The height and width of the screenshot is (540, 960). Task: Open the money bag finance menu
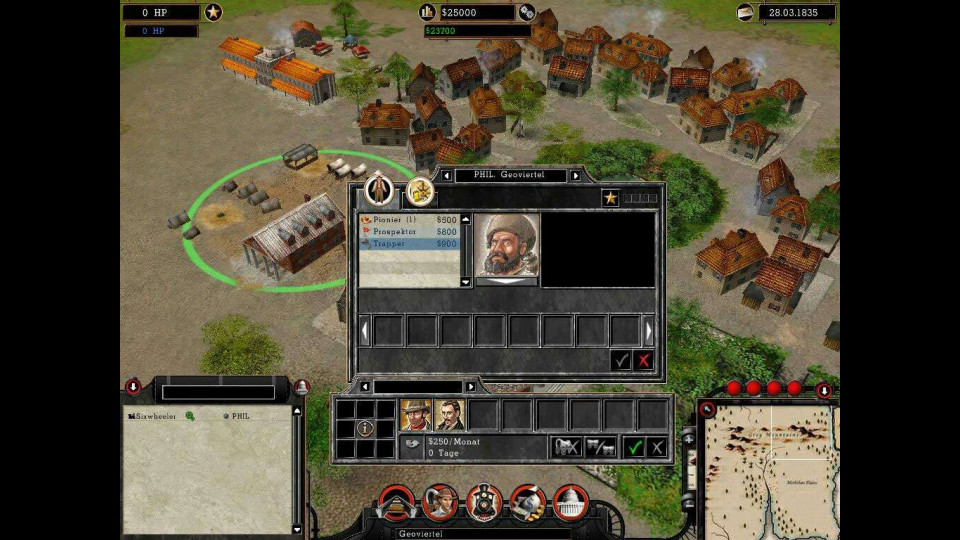527,502
